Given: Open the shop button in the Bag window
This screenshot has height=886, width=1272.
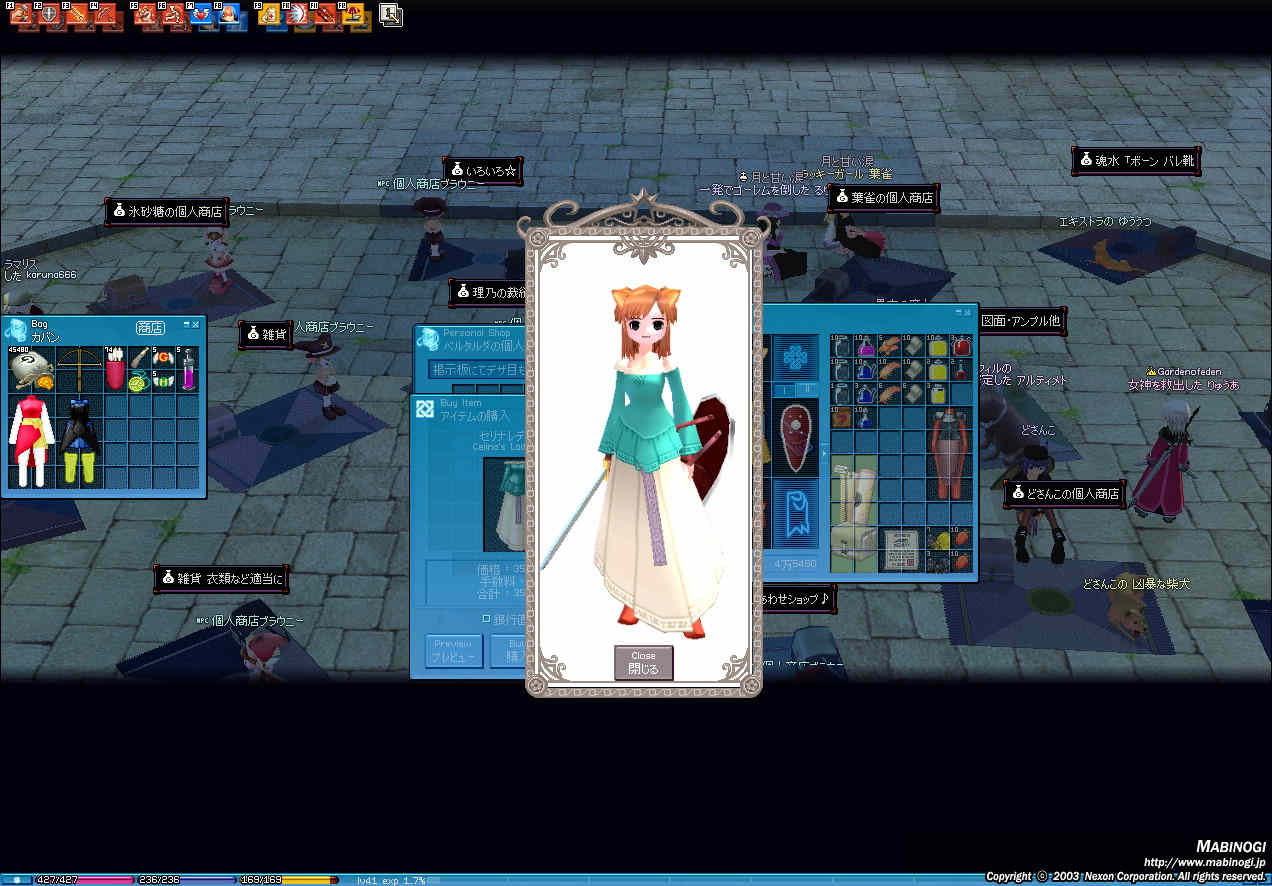Looking at the screenshot, I should (x=150, y=327).
